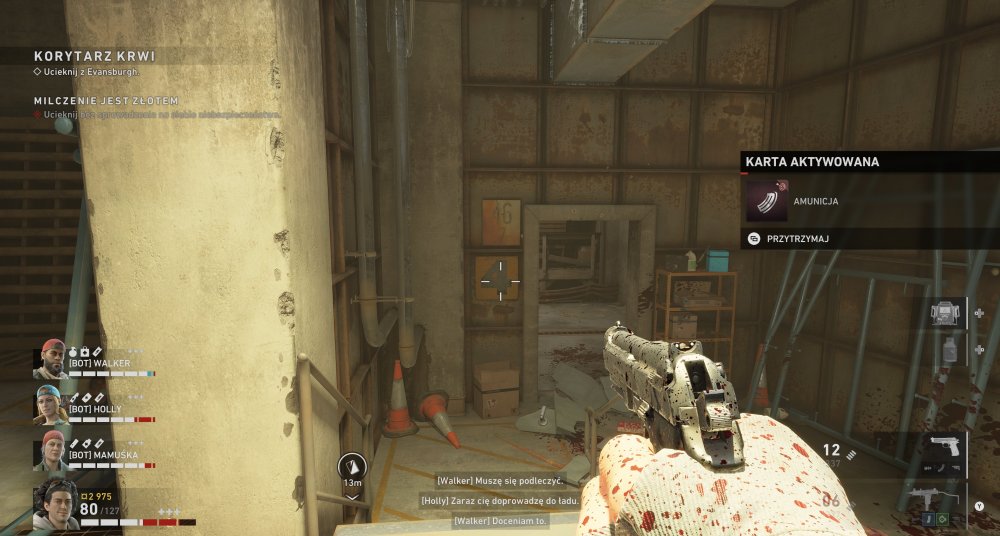
Task: Click Mamuśka's teammate portrait
Action: [x=51, y=450]
